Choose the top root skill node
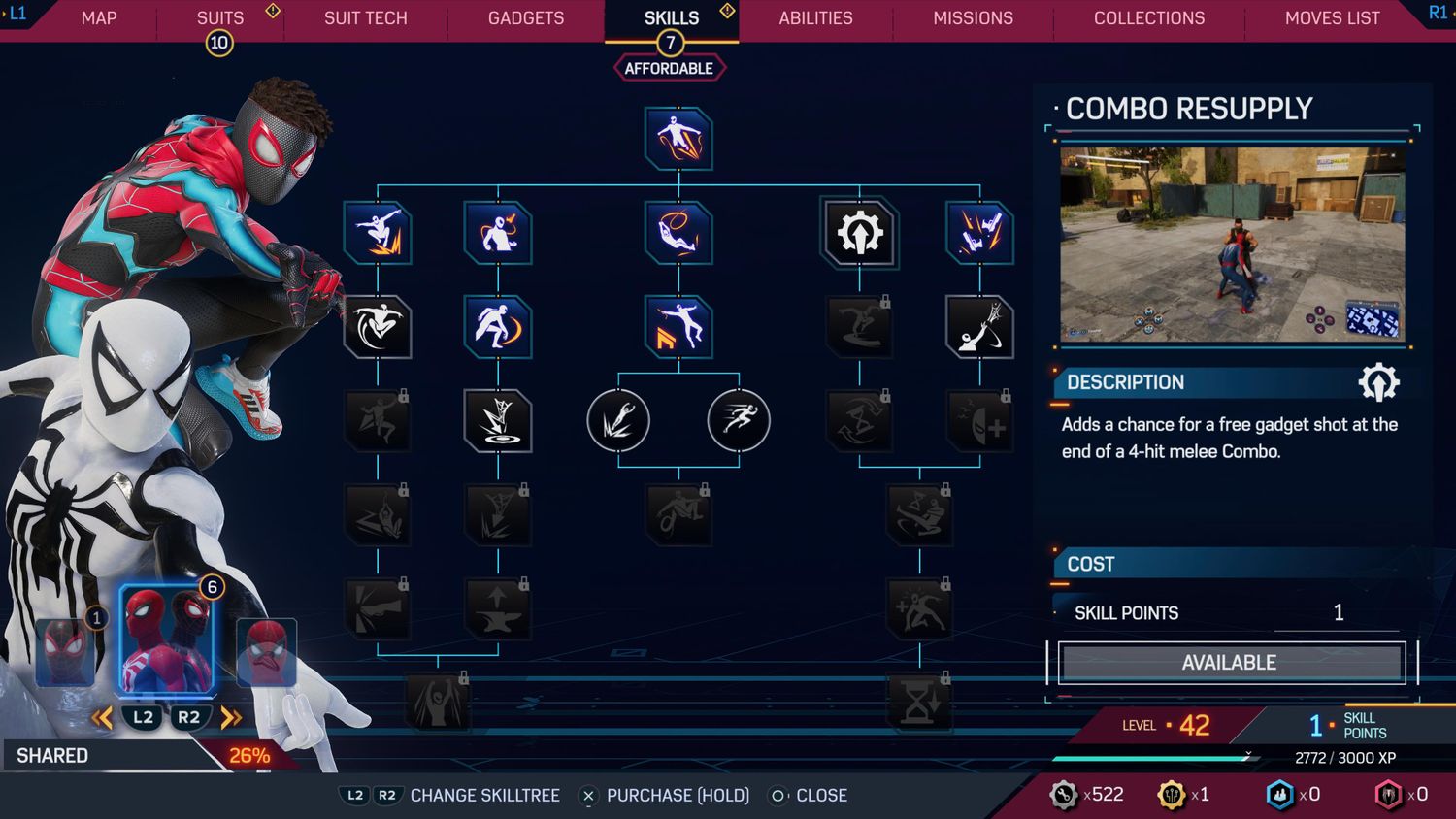The height and width of the screenshot is (819, 1456). tap(678, 139)
